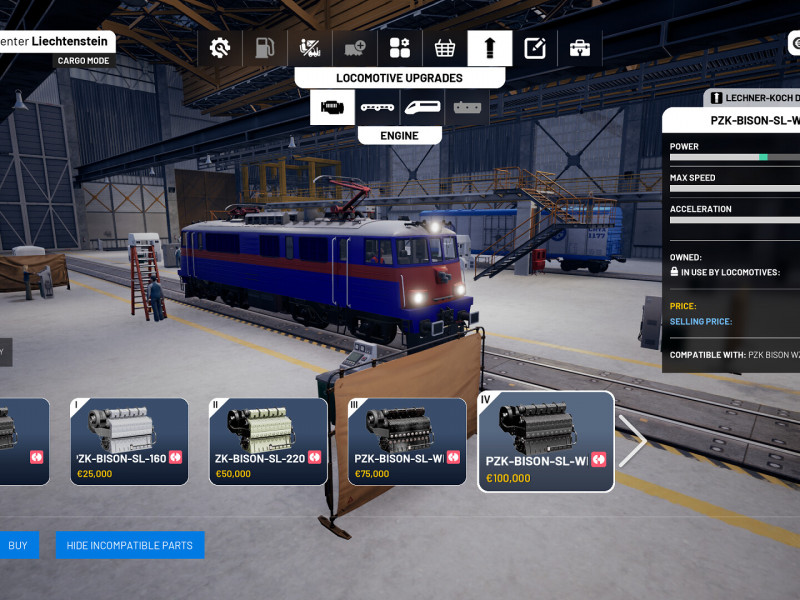The height and width of the screenshot is (600, 800).
Task: Click Hide Incompatible Parts button
Action: pyautogui.click(x=130, y=545)
